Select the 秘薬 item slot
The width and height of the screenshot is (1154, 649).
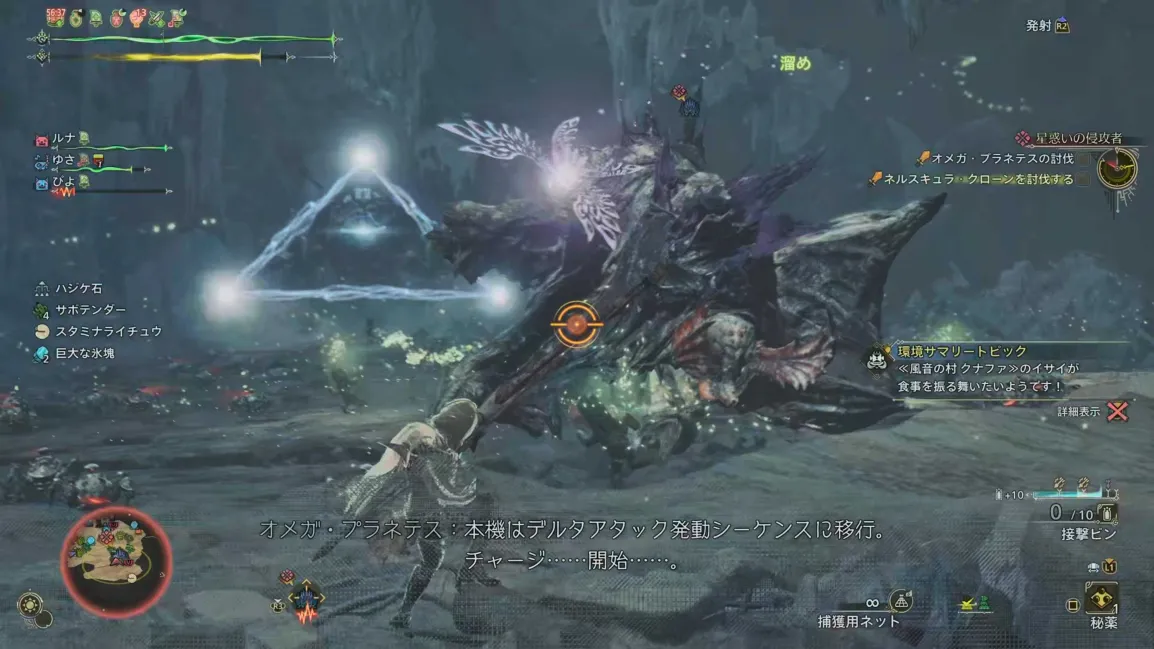(x=1101, y=602)
